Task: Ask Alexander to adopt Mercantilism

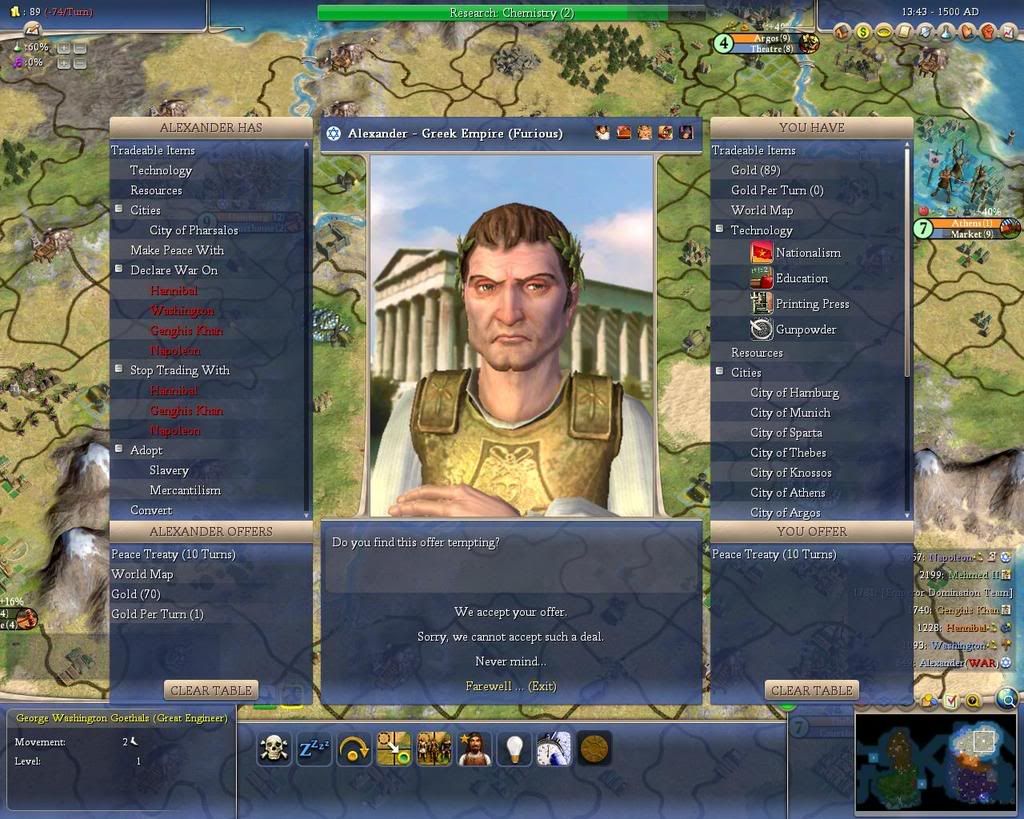Action: [185, 490]
